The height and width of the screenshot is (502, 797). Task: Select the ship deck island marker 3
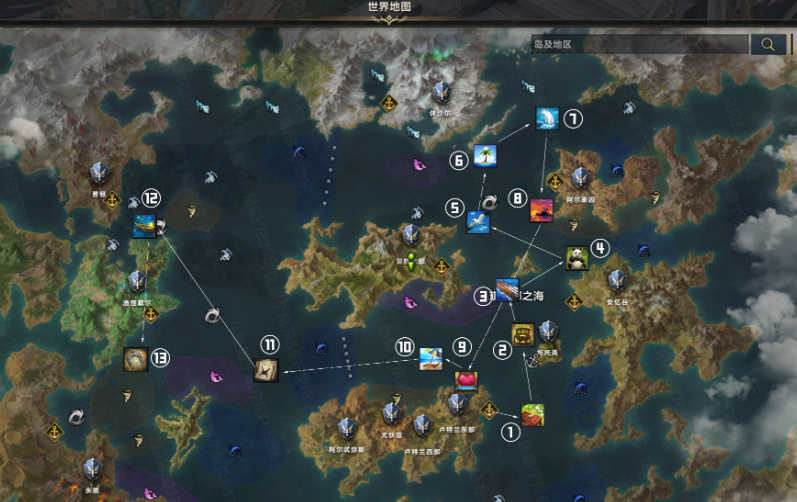point(508,289)
